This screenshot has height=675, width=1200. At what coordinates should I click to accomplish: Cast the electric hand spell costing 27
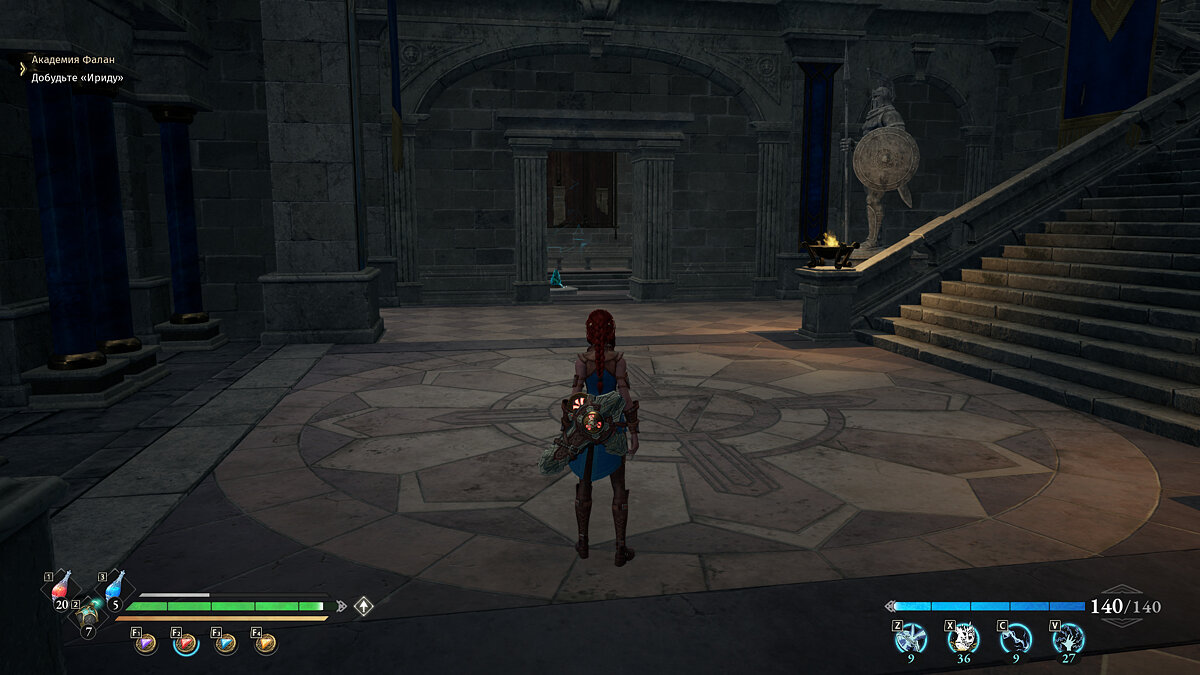coord(1068,637)
